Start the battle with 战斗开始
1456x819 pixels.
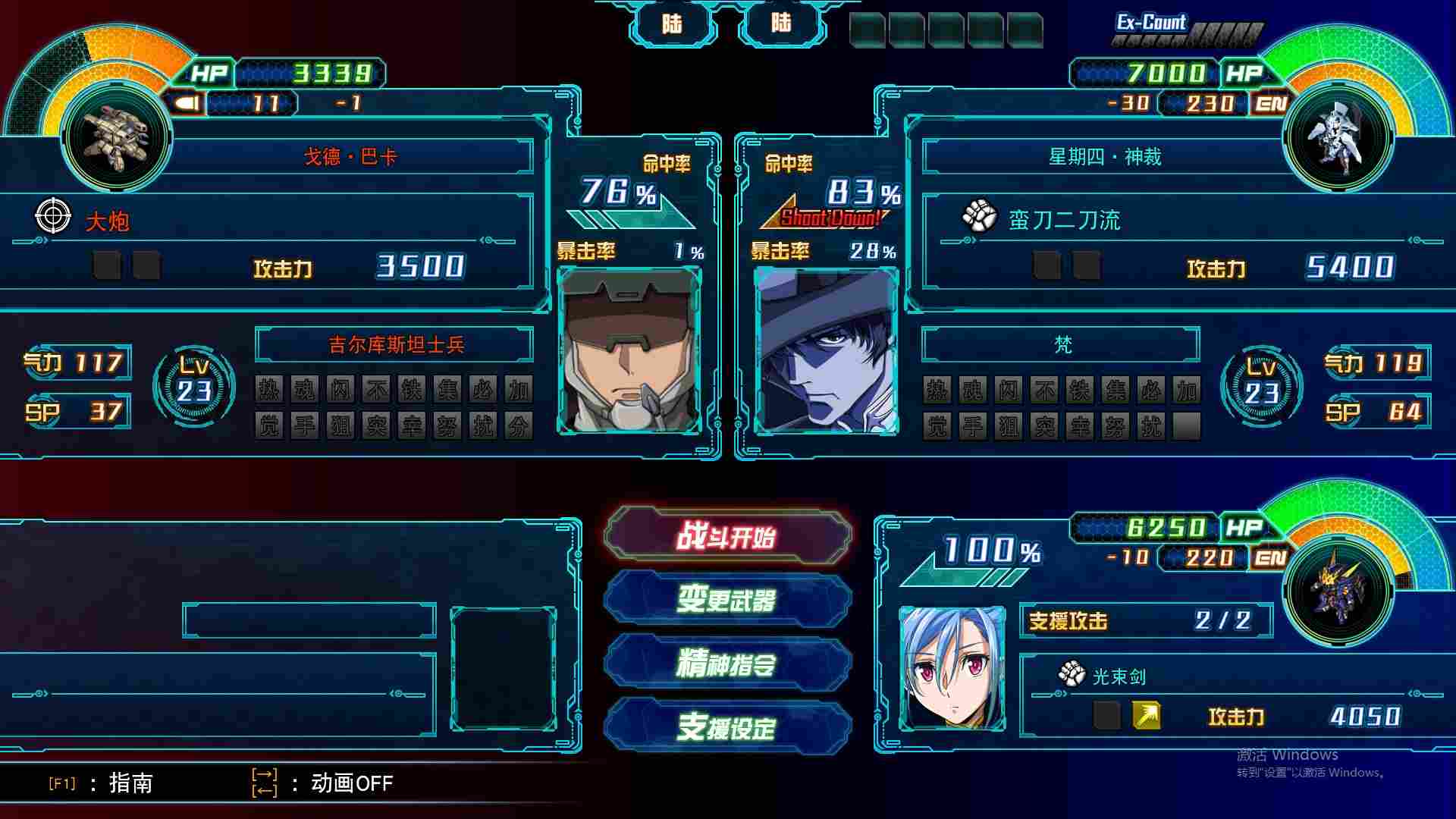tap(727, 537)
